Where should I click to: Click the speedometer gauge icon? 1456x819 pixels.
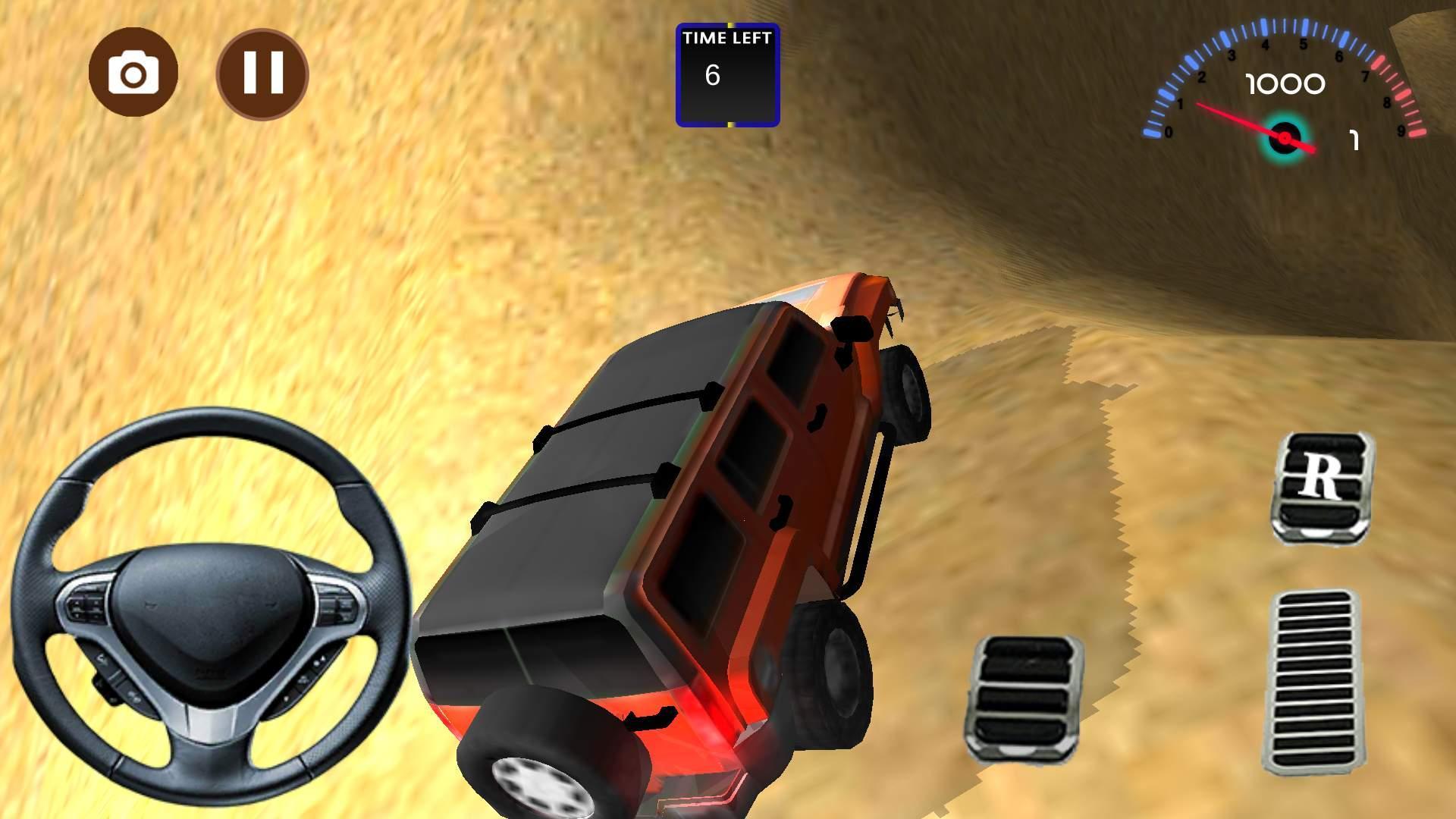point(1282,91)
